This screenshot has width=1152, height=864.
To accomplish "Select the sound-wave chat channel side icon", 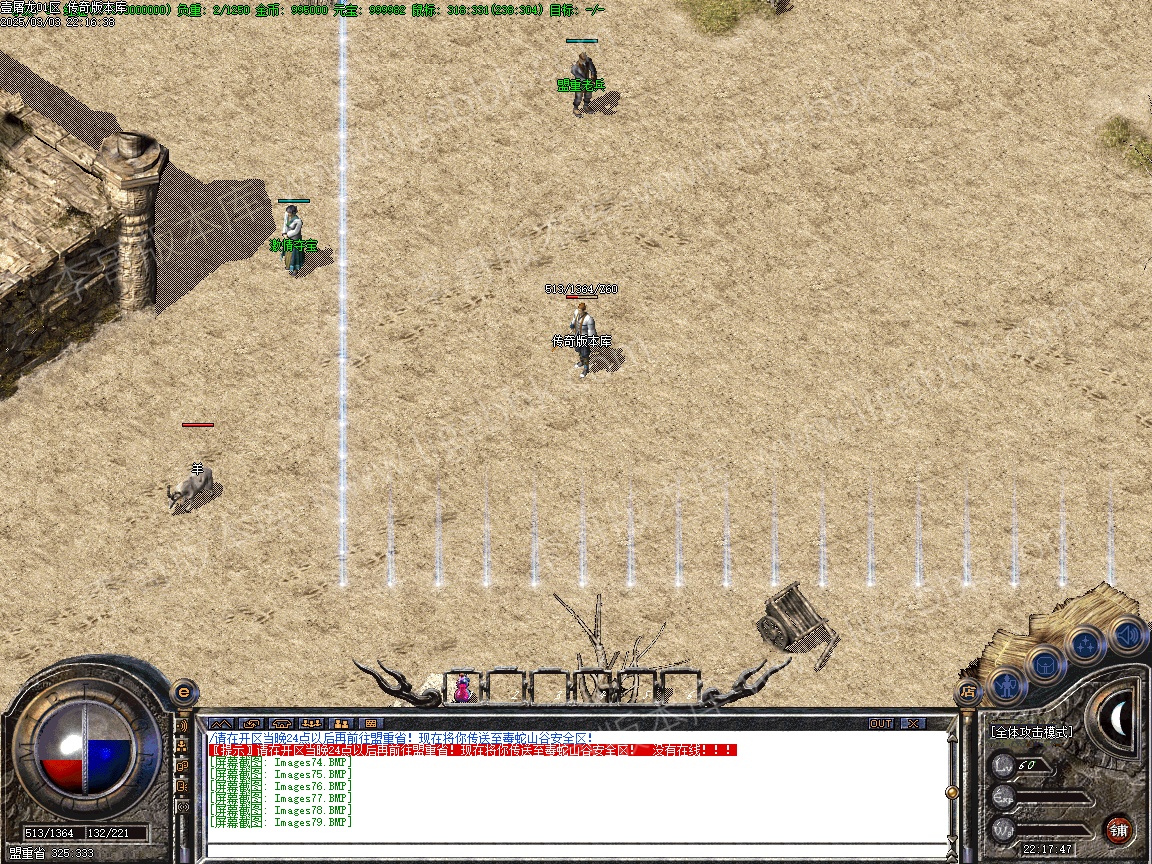I will [x=183, y=725].
